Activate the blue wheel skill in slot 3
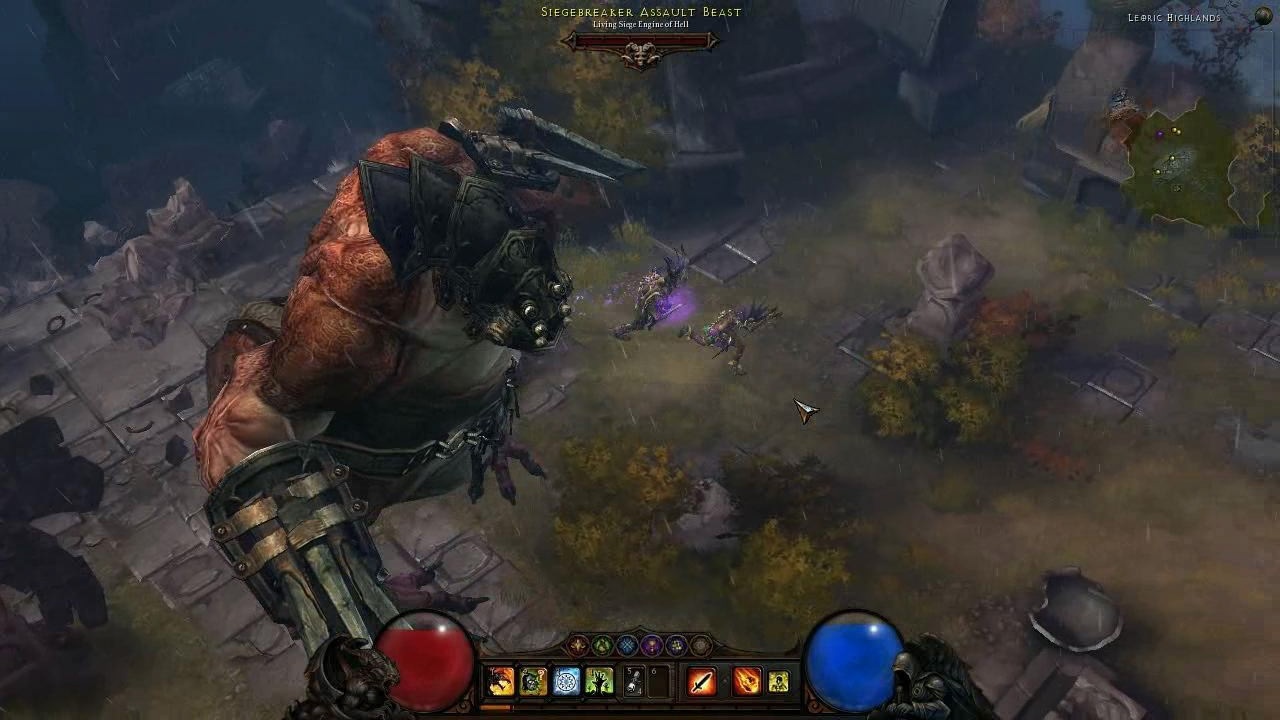This screenshot has width=1280, height=720. tap(568, 680)
